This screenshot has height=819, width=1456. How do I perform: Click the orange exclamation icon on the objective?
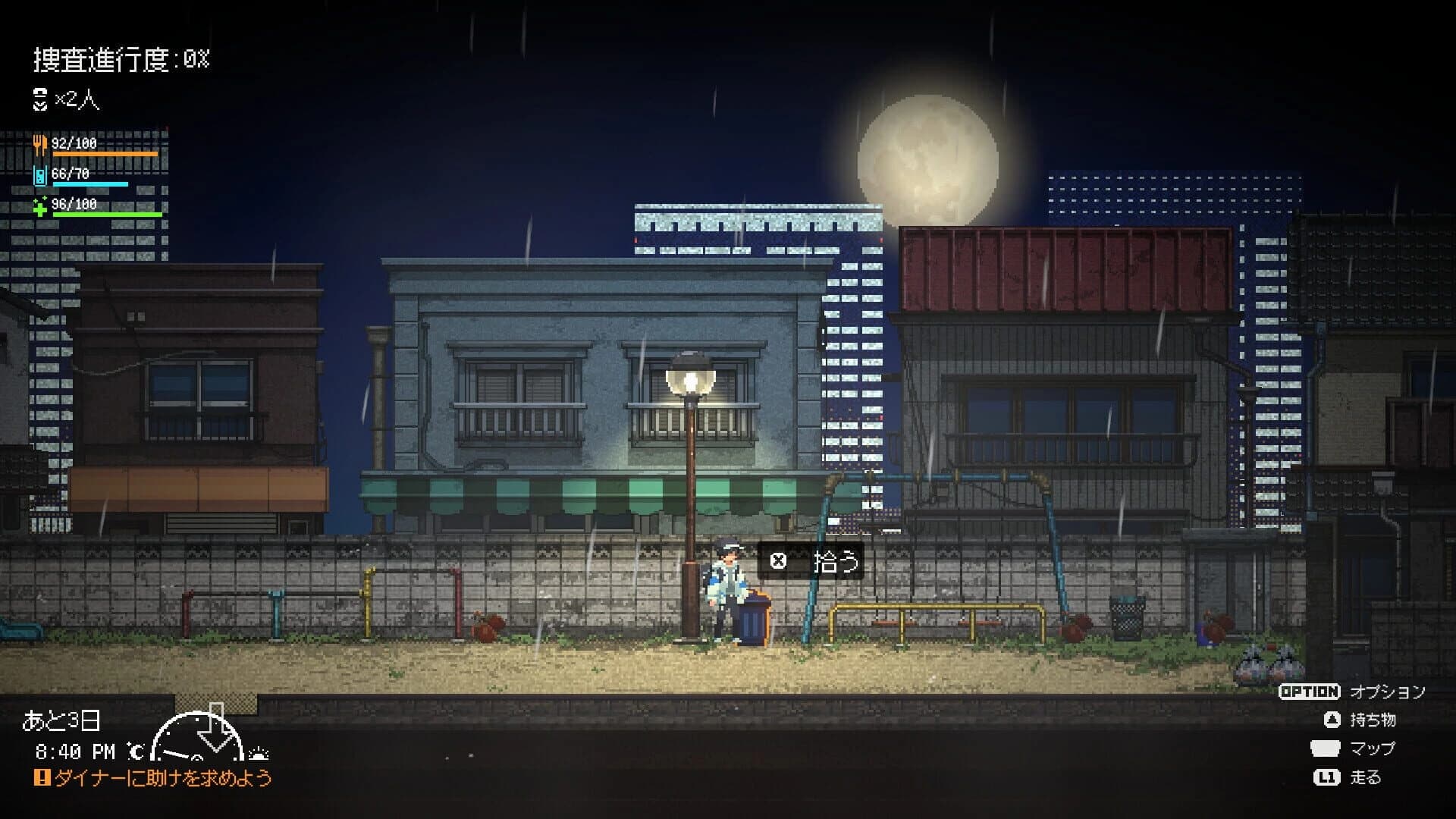42,778
